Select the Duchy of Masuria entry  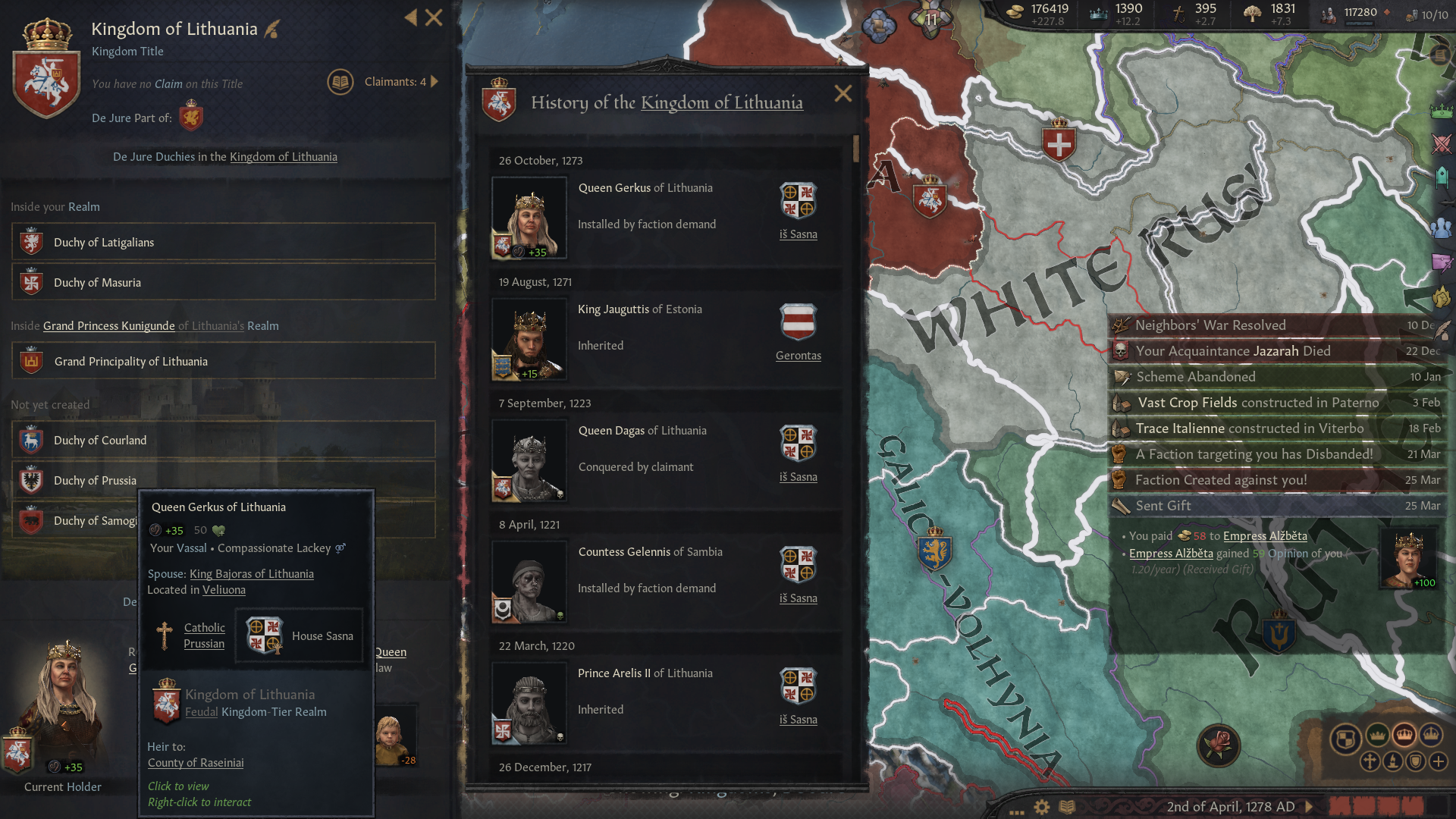97,282
